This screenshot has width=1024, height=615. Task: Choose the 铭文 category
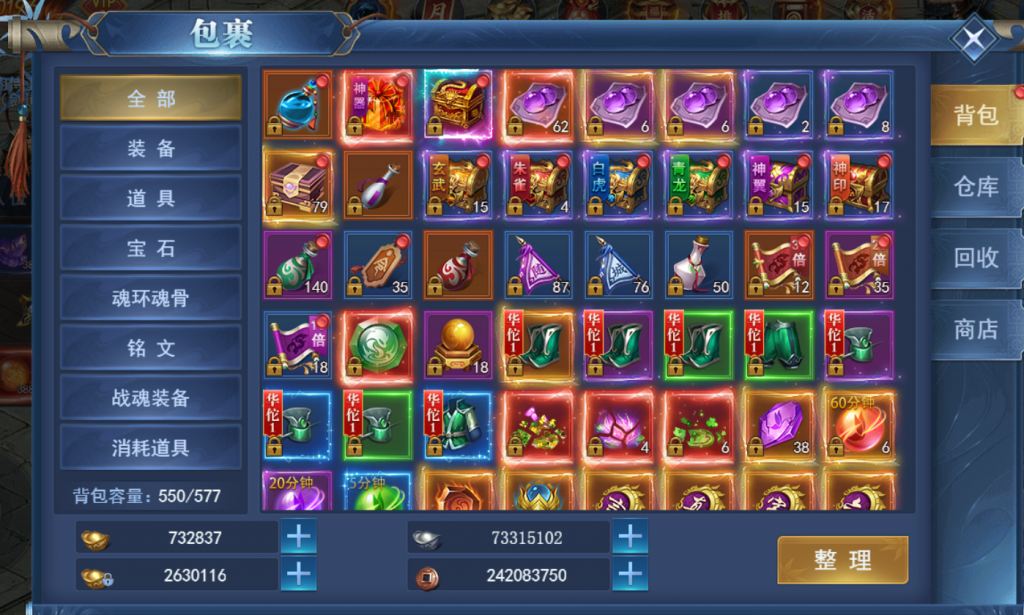(x=151, y=348)
